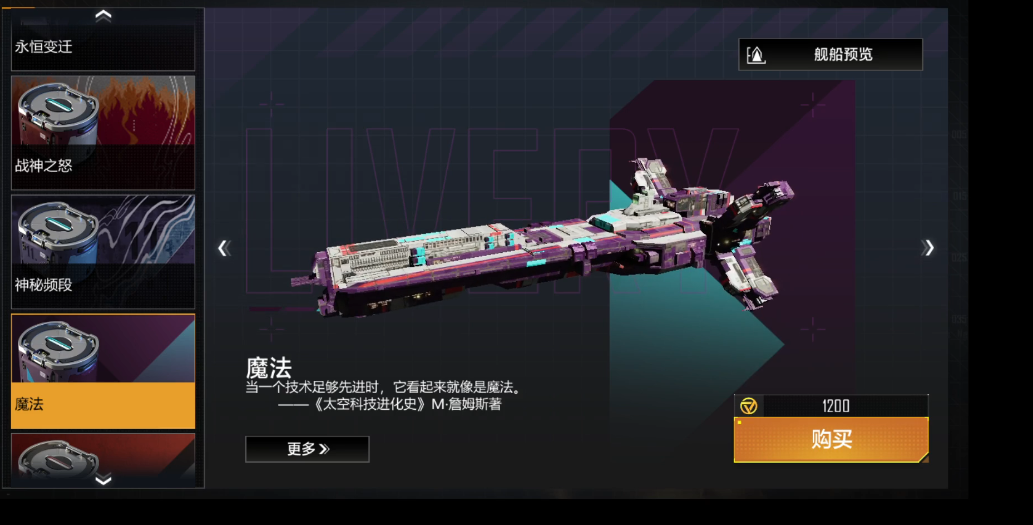Go to the next livery with right arrow
The image size is (1033, 525).
pos(929,248)
